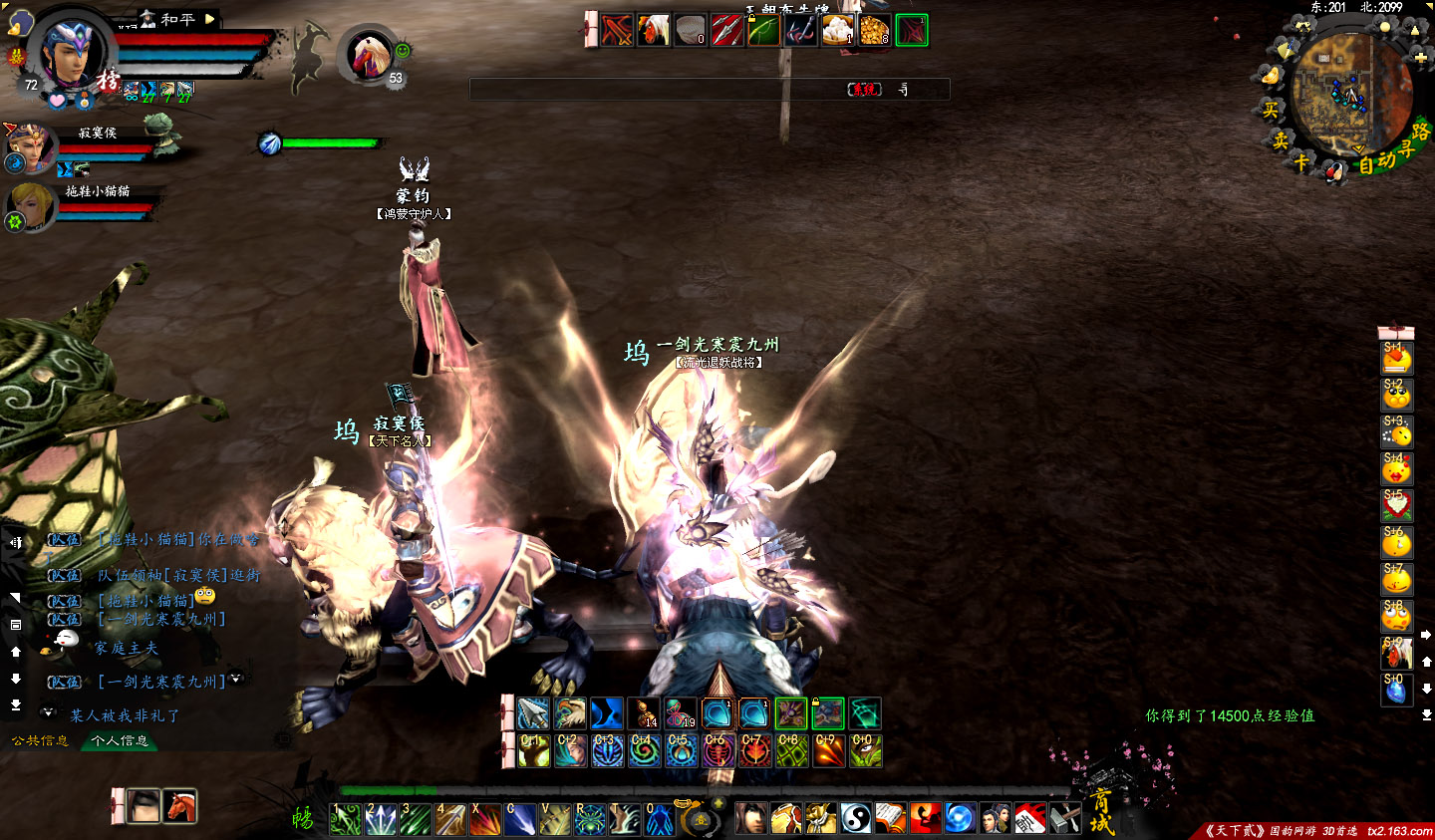Select the horse head mount icon
Image resolution: width=1435 pixels, height=840 pixels.
[x=180, y=806]
